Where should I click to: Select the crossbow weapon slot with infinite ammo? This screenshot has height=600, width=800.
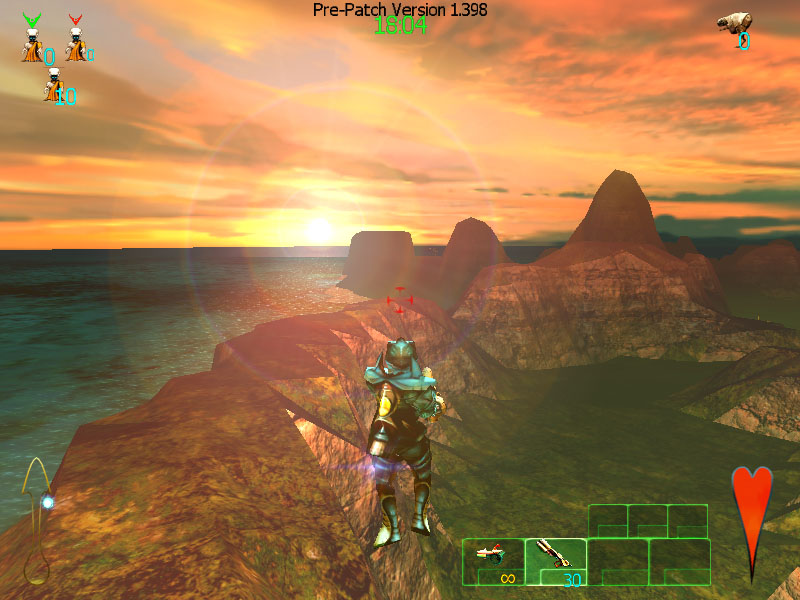coord(493,561)
